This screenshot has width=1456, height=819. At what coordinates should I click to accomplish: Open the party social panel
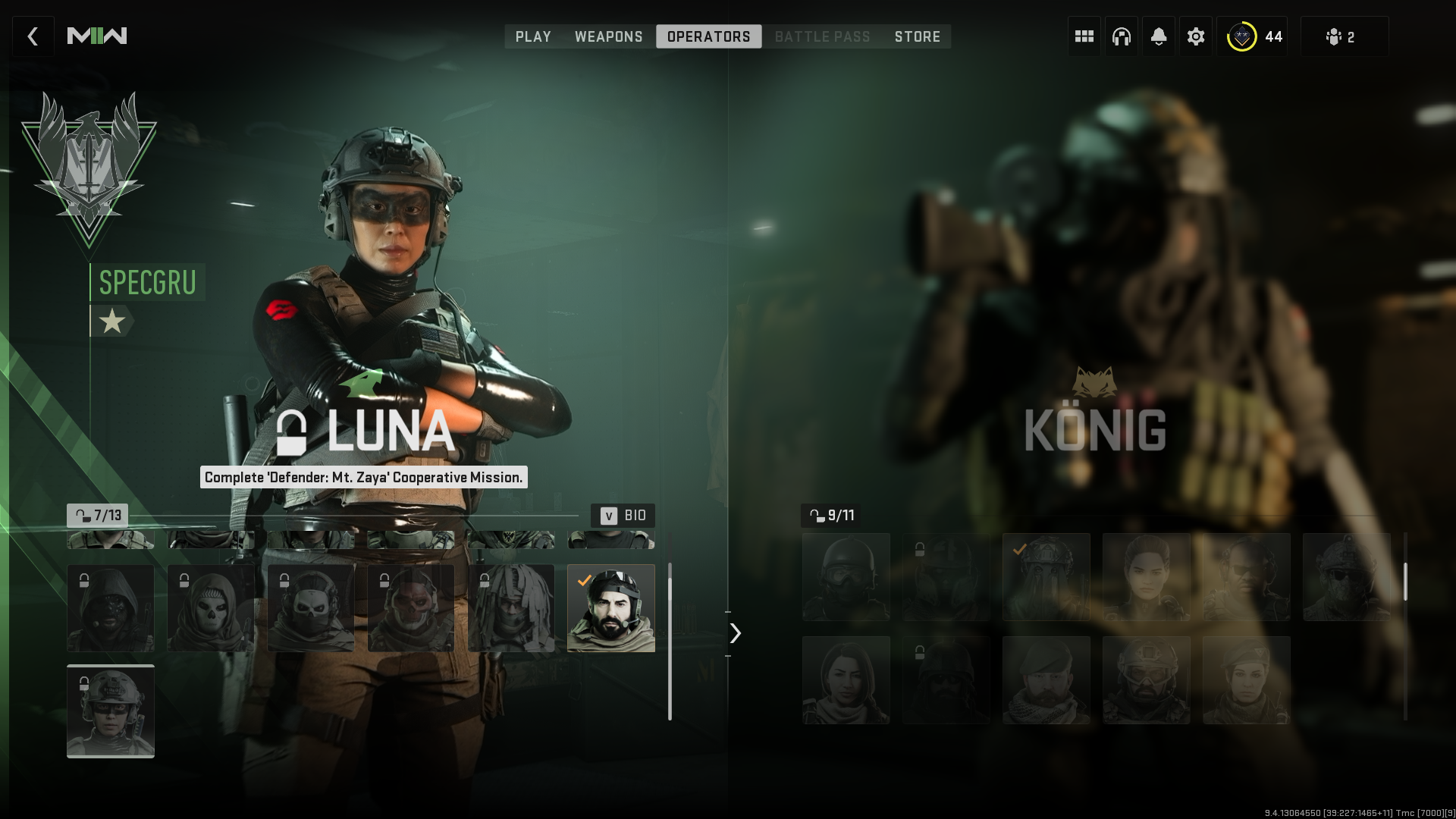click(x=1343, y=36)
